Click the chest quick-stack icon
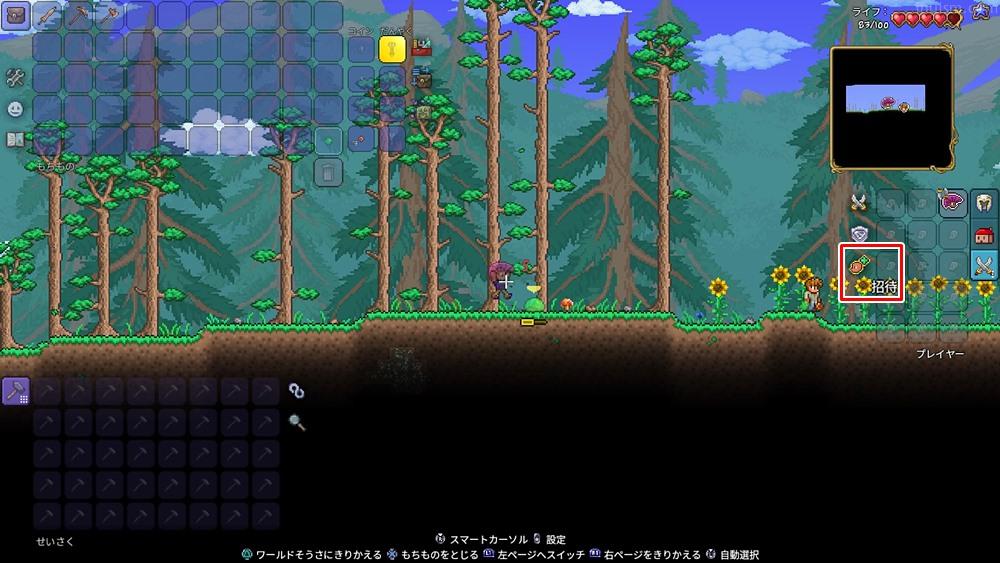 click(x=422, y=78)
